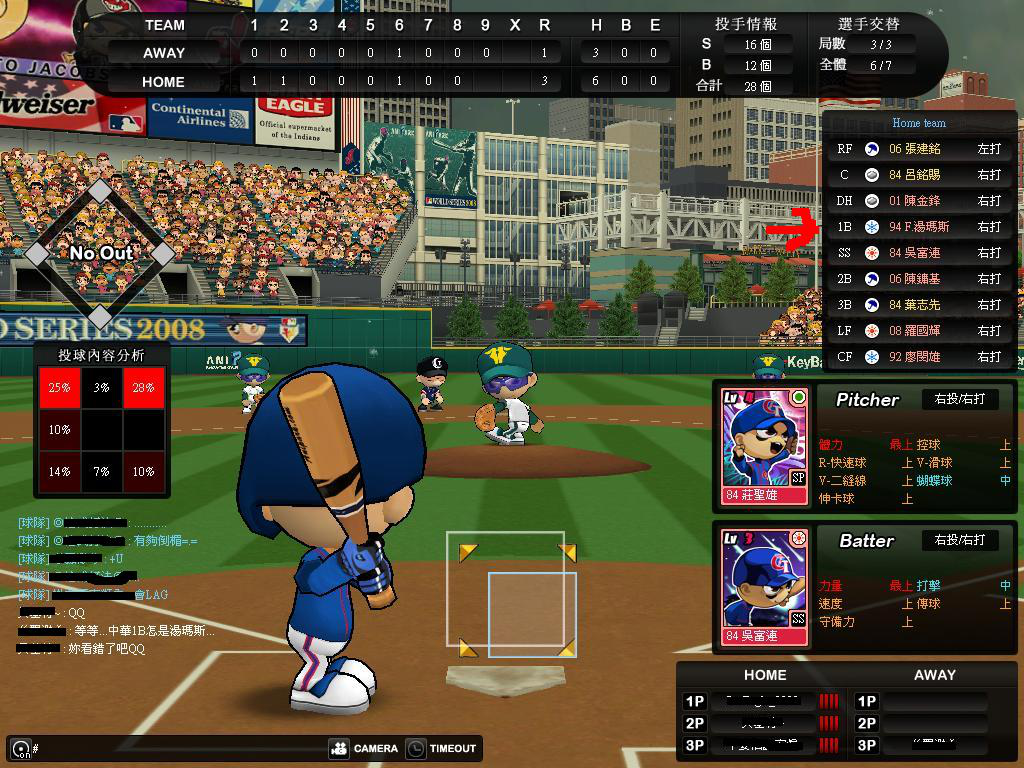
Task: Click the chat channel icon beside input
Action: tap(20, 748)
